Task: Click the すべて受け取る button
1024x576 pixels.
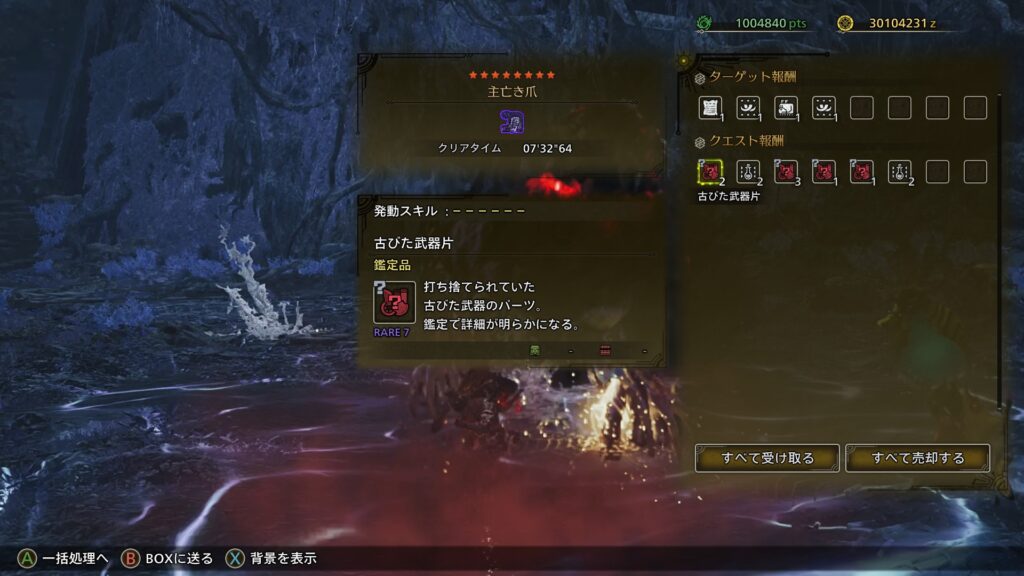Action: (767, 458)
